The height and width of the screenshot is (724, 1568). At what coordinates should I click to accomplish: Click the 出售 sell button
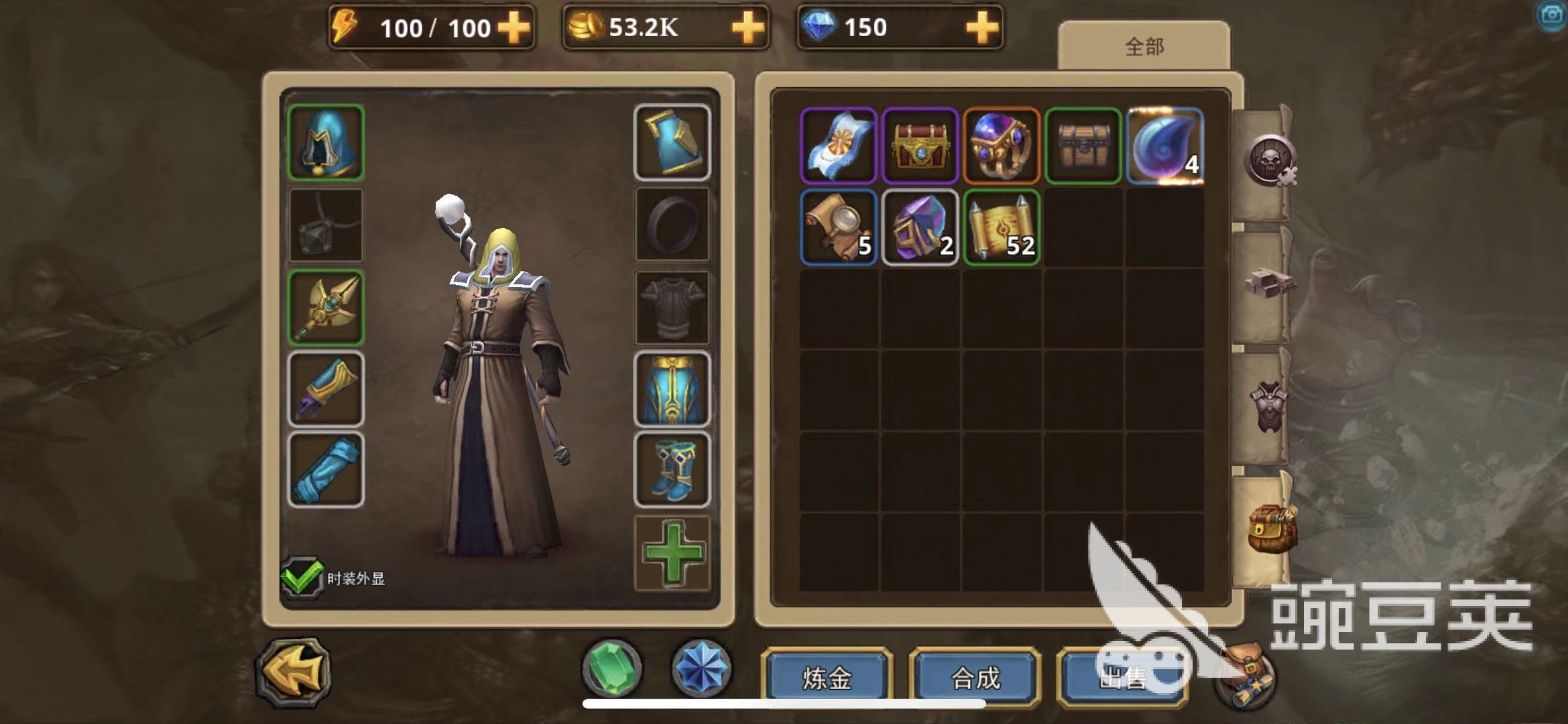click(1122, 678)
